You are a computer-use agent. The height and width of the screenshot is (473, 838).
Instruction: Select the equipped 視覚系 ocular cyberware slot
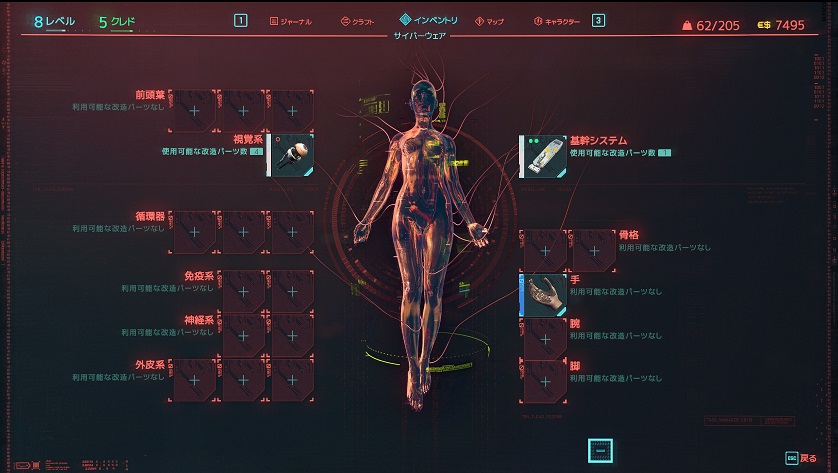click(292, 155)
